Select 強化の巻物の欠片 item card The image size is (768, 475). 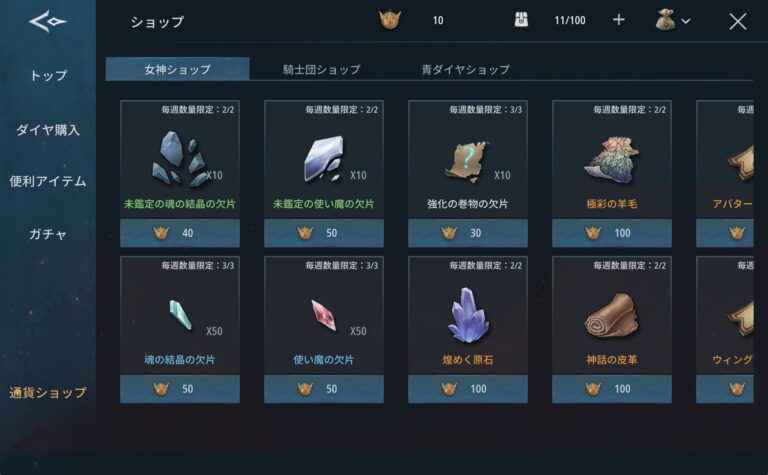pos(468,160)
